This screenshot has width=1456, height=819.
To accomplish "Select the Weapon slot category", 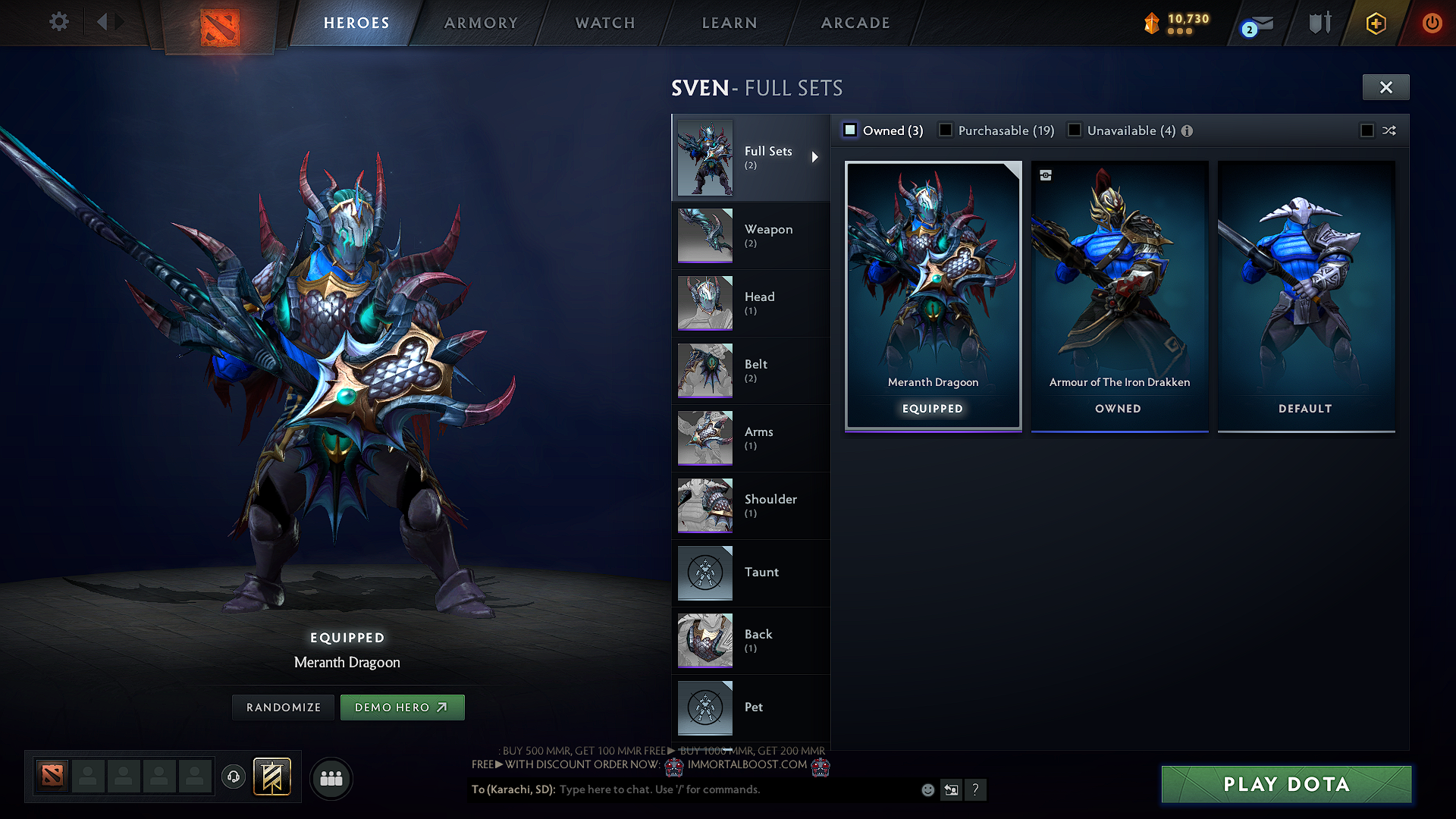I will (x=751, y=235).
